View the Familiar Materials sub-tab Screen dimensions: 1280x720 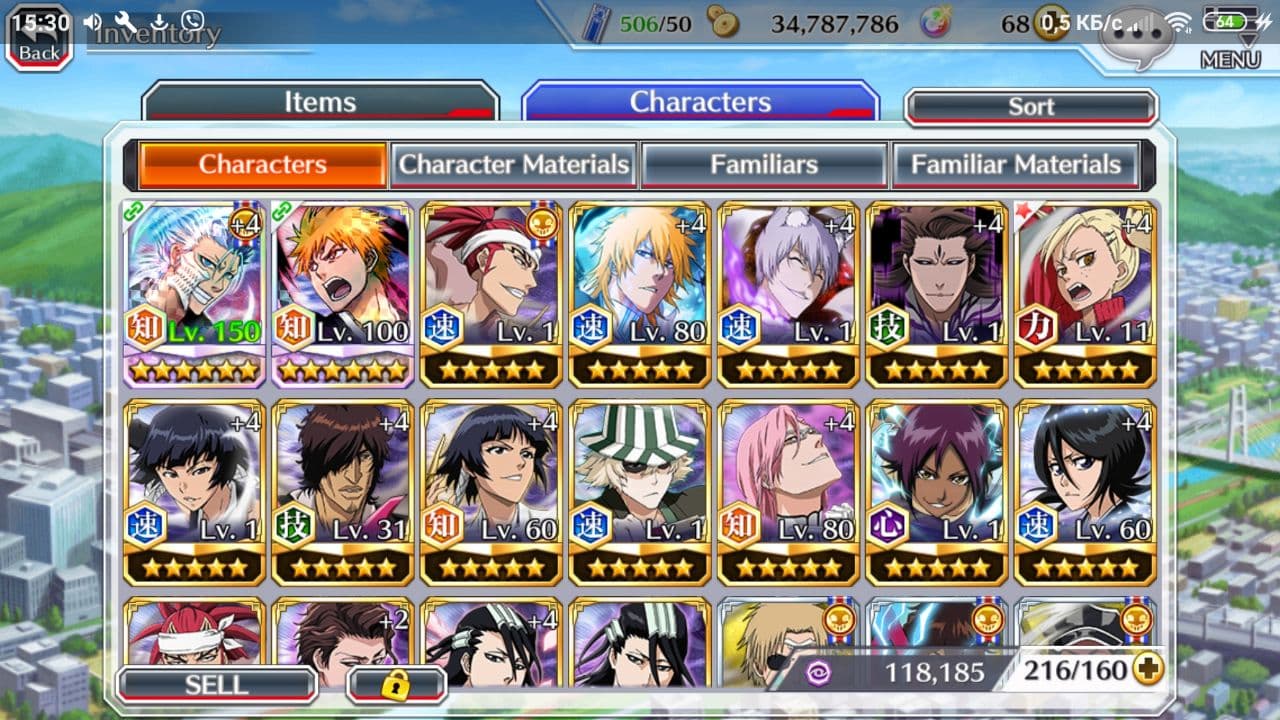[x=1015, y=165]
